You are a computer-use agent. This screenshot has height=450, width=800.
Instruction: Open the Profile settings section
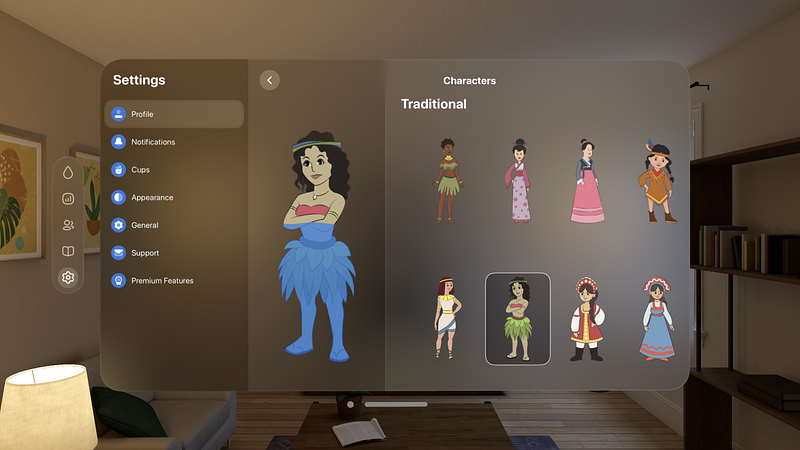(173, 114)
